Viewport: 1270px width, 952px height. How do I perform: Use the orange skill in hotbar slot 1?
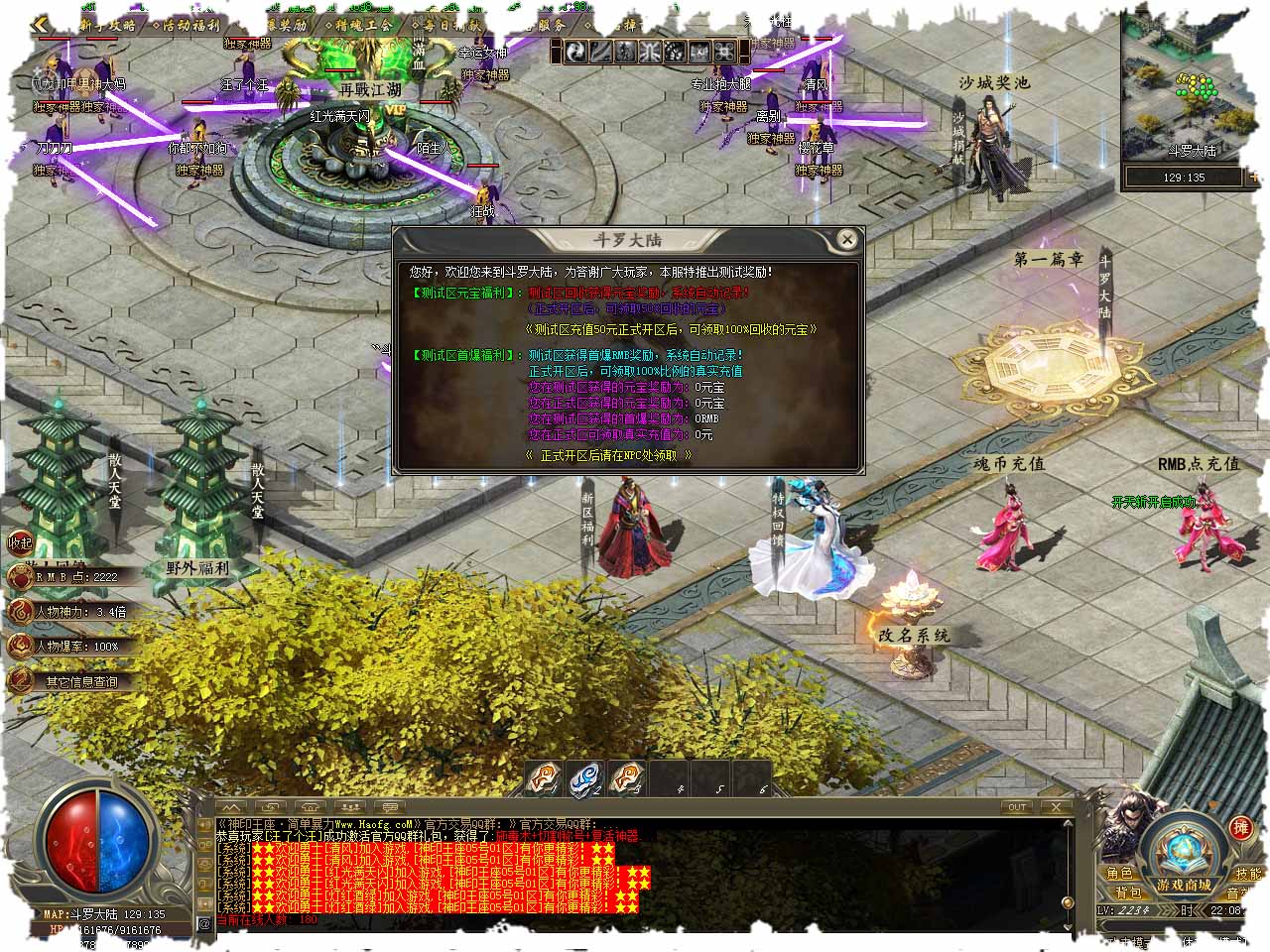(542, 779)
